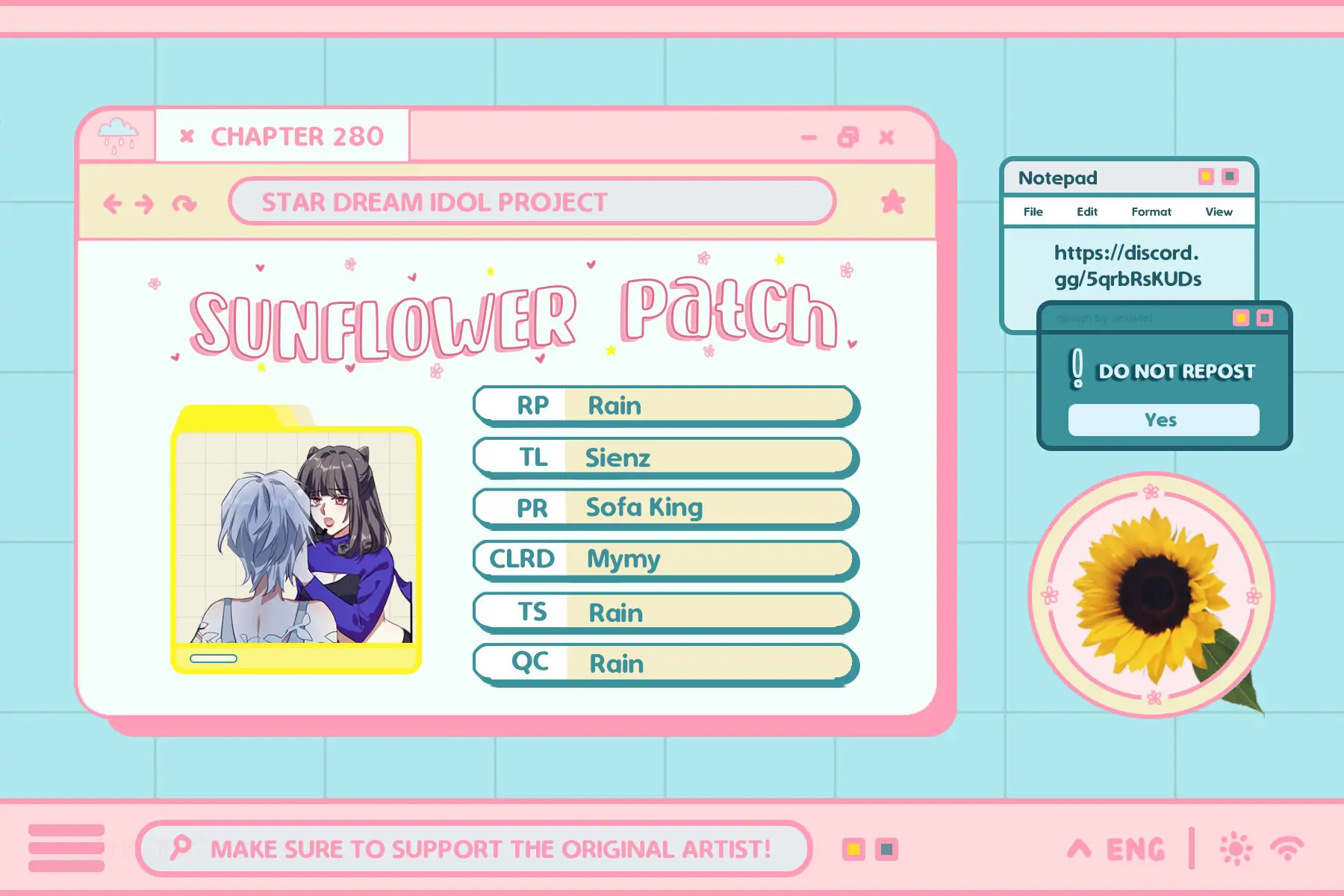Select the character artwork folder thumbnail
The height and width of the screenshot is (896, 1344).
tap(296, 539)
